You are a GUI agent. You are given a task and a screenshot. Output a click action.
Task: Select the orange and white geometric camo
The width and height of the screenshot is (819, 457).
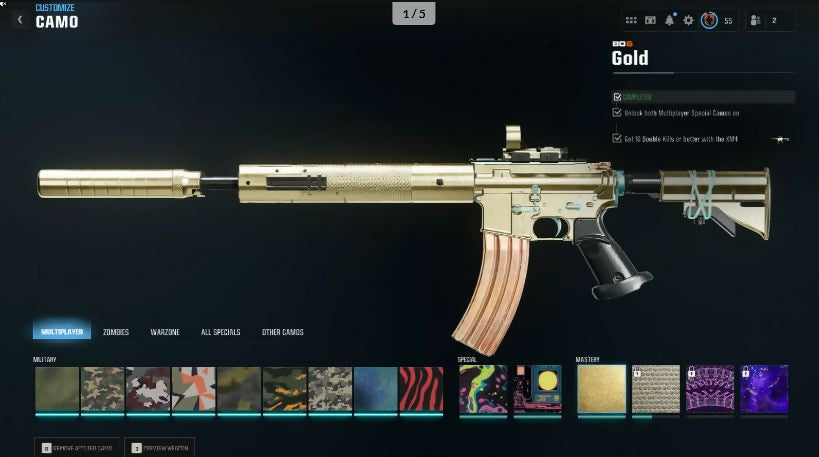193,389
